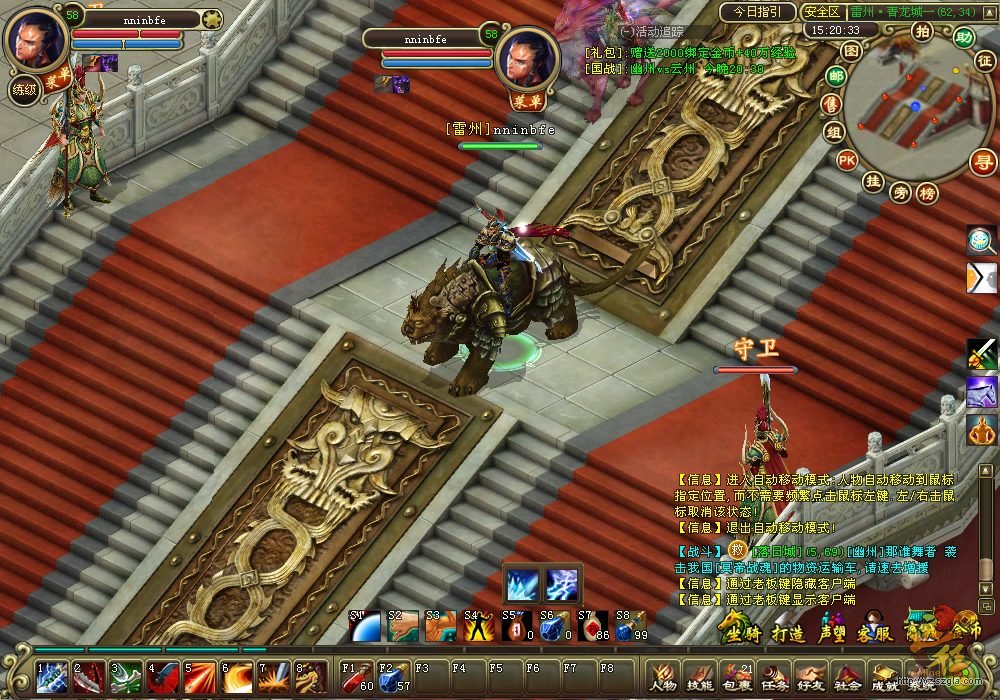
Task: Open the 今日指引 daily guide
Action: tap(757, 12)
